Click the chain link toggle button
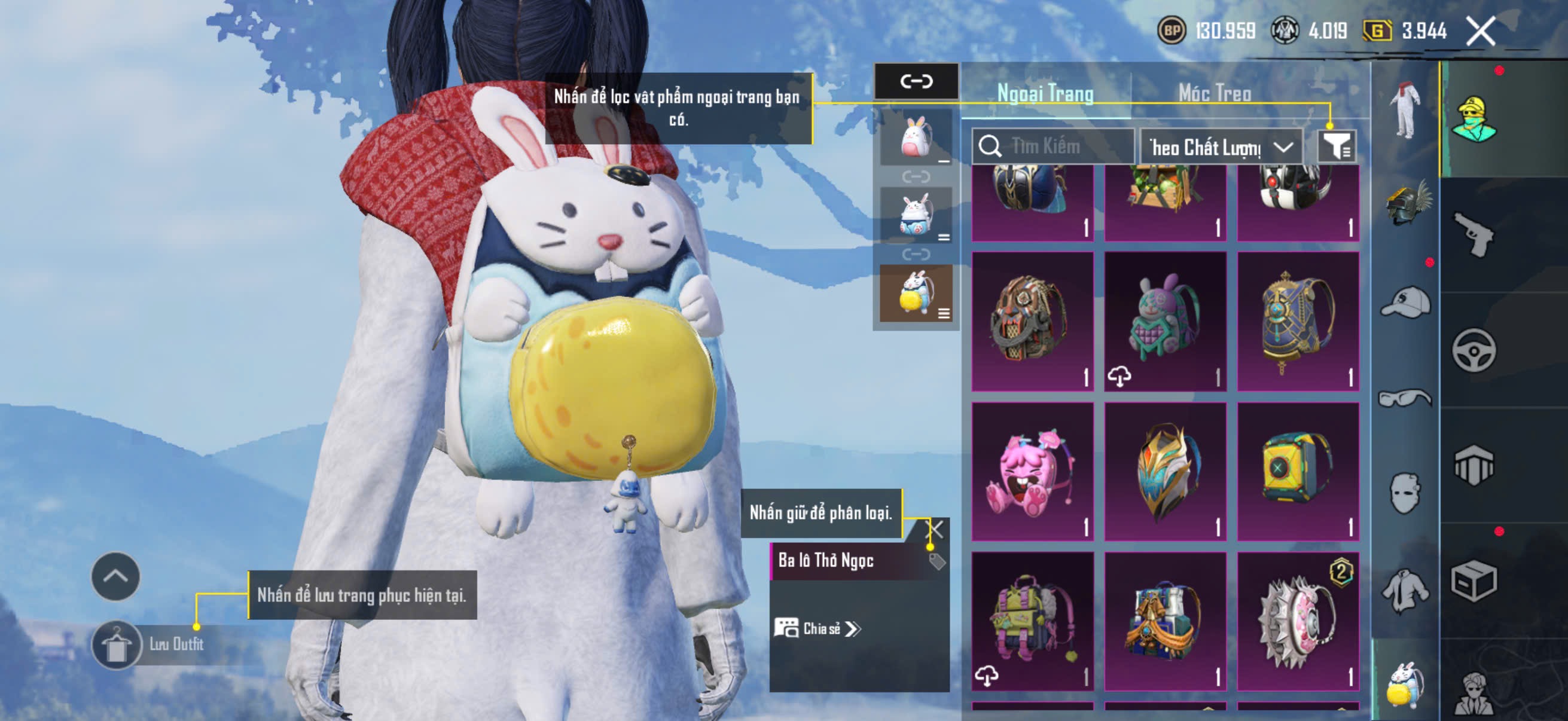1568x721 pixels. tap(916, 81)
